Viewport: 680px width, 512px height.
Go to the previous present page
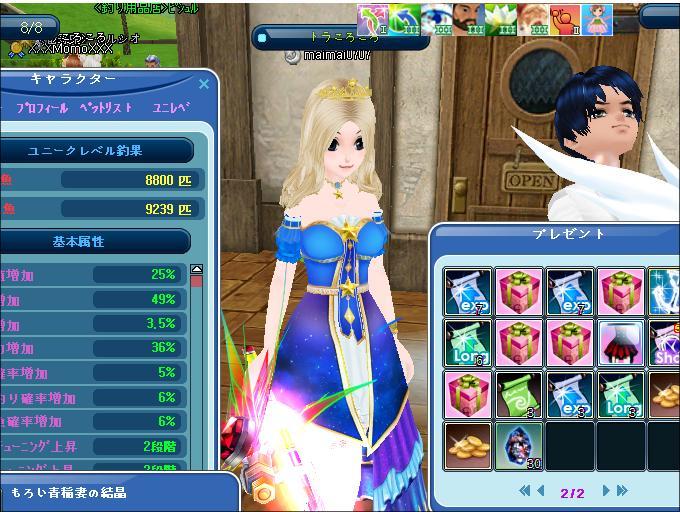(x=542, y=491)
